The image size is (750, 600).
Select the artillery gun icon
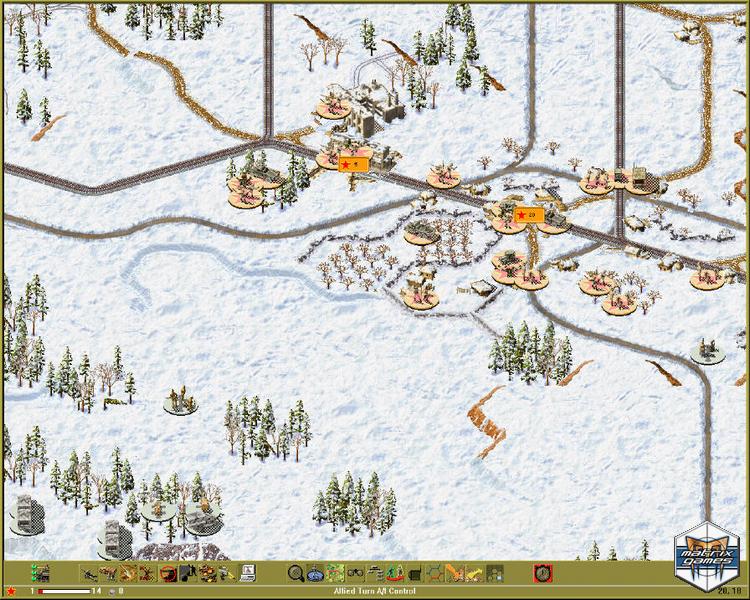pyautogui.click(x=89, y=573)
